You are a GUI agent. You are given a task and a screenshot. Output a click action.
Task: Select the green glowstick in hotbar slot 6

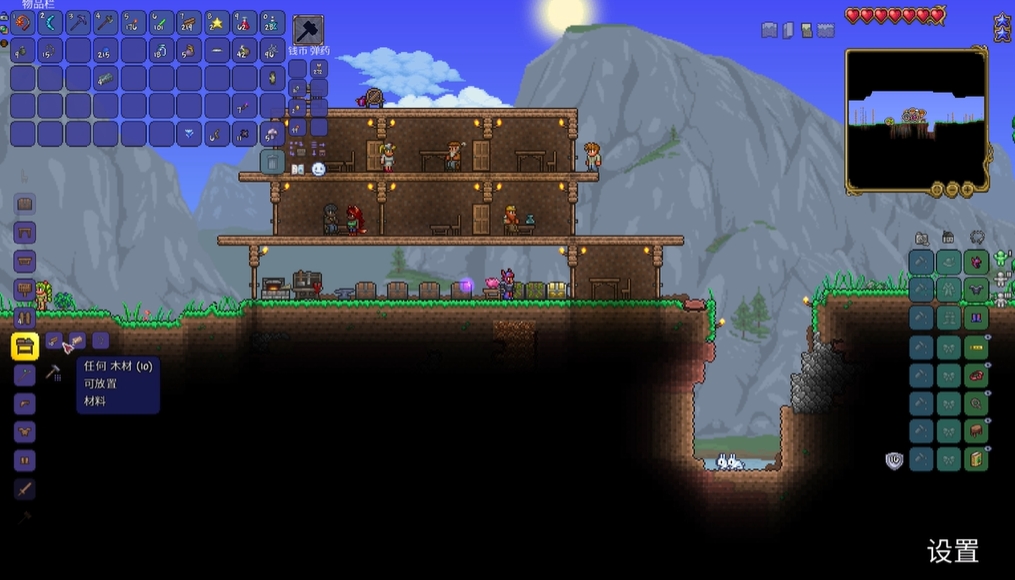click(161, 22)
